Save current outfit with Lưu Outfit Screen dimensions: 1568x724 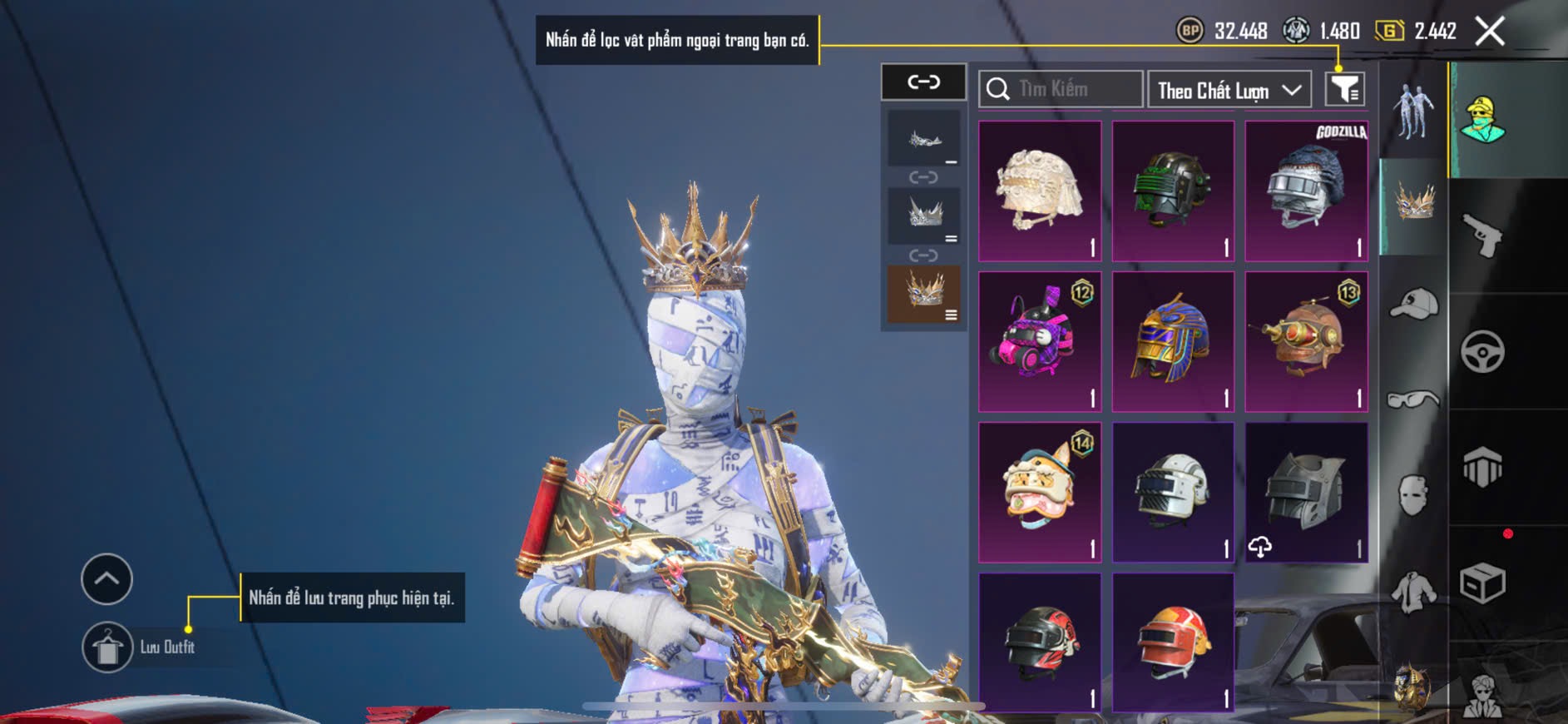click(108, 647)
